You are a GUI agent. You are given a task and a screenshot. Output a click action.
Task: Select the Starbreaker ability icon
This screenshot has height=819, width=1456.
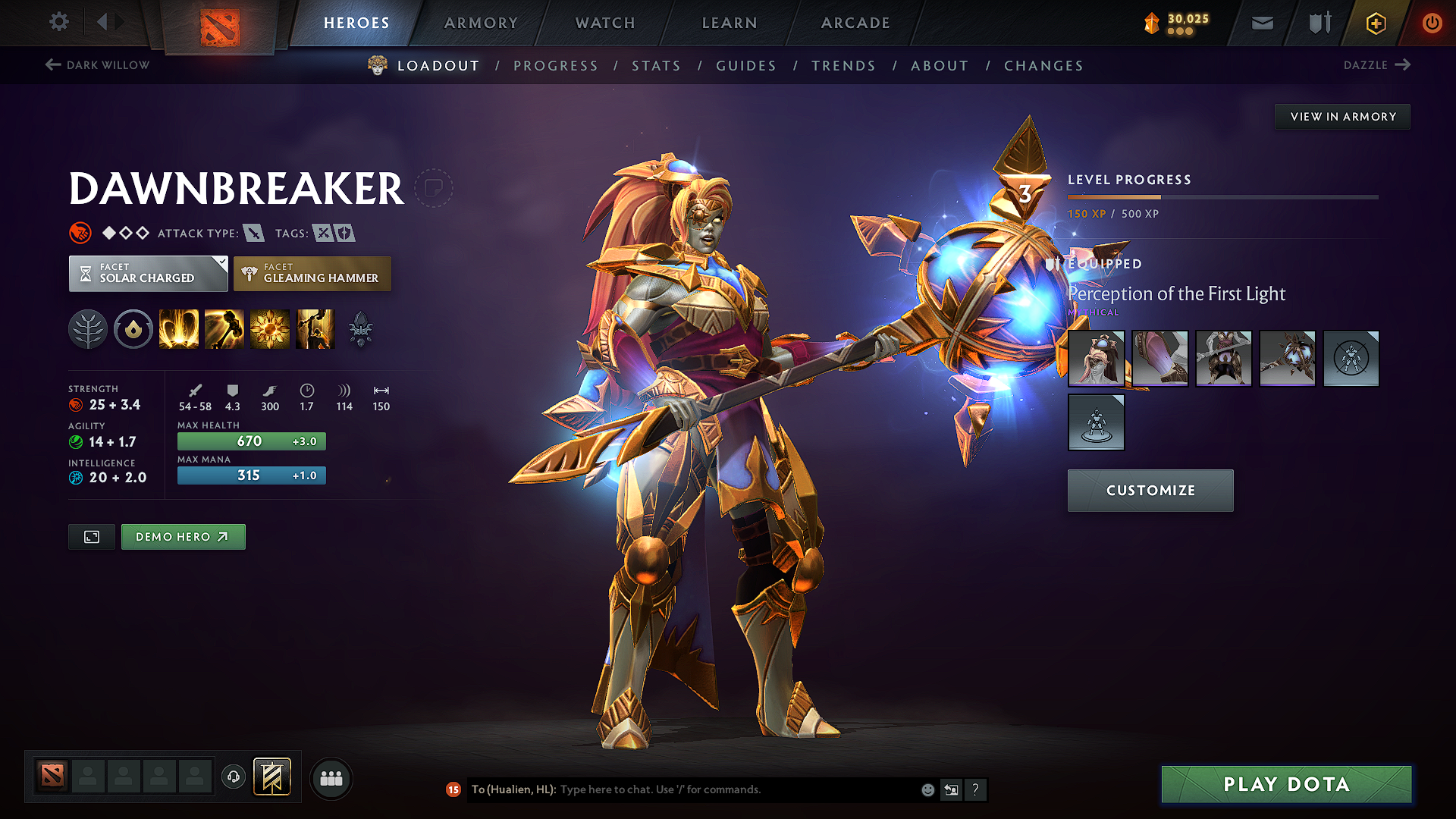pos(179,329)
